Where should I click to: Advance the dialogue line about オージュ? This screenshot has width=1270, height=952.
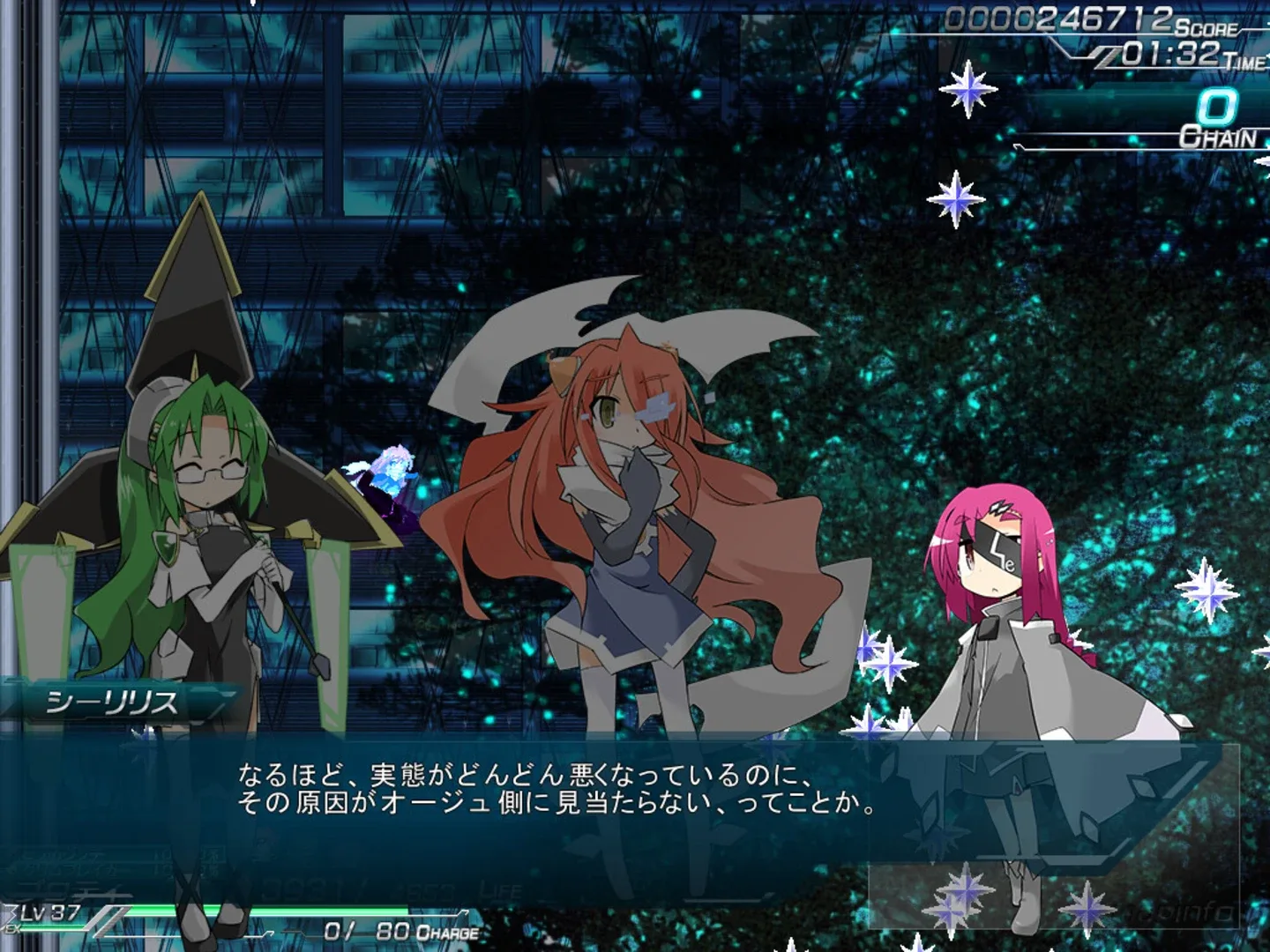[556, 802]
